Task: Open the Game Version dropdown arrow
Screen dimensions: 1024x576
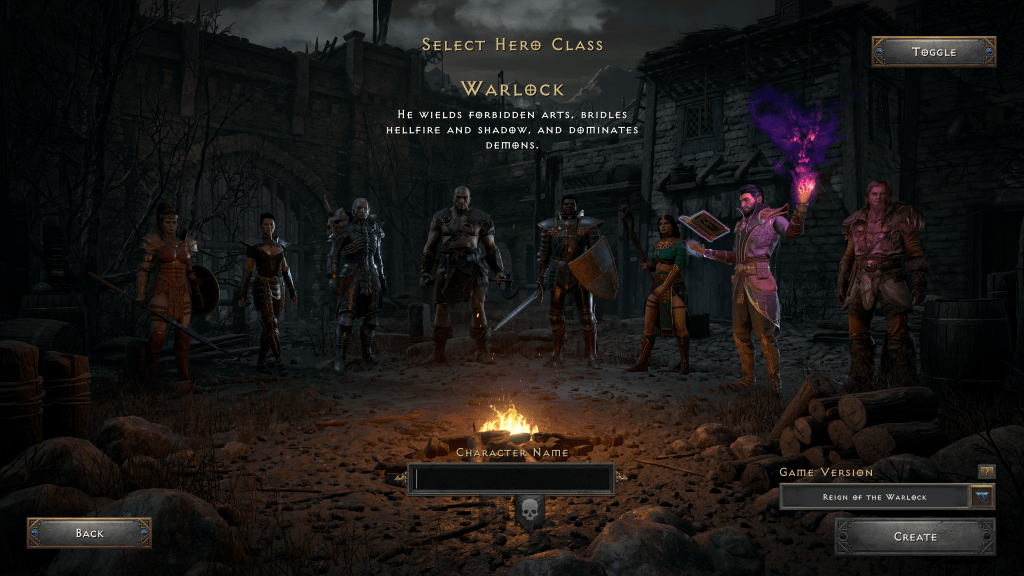Action: coord(982,497)
